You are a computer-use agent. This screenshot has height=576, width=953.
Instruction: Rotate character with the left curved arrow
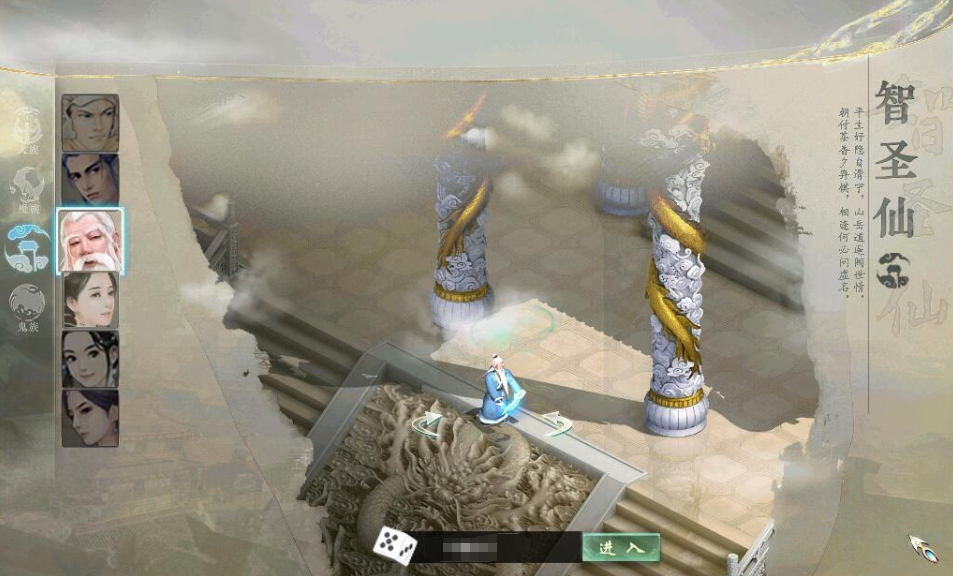click(428, 424)
